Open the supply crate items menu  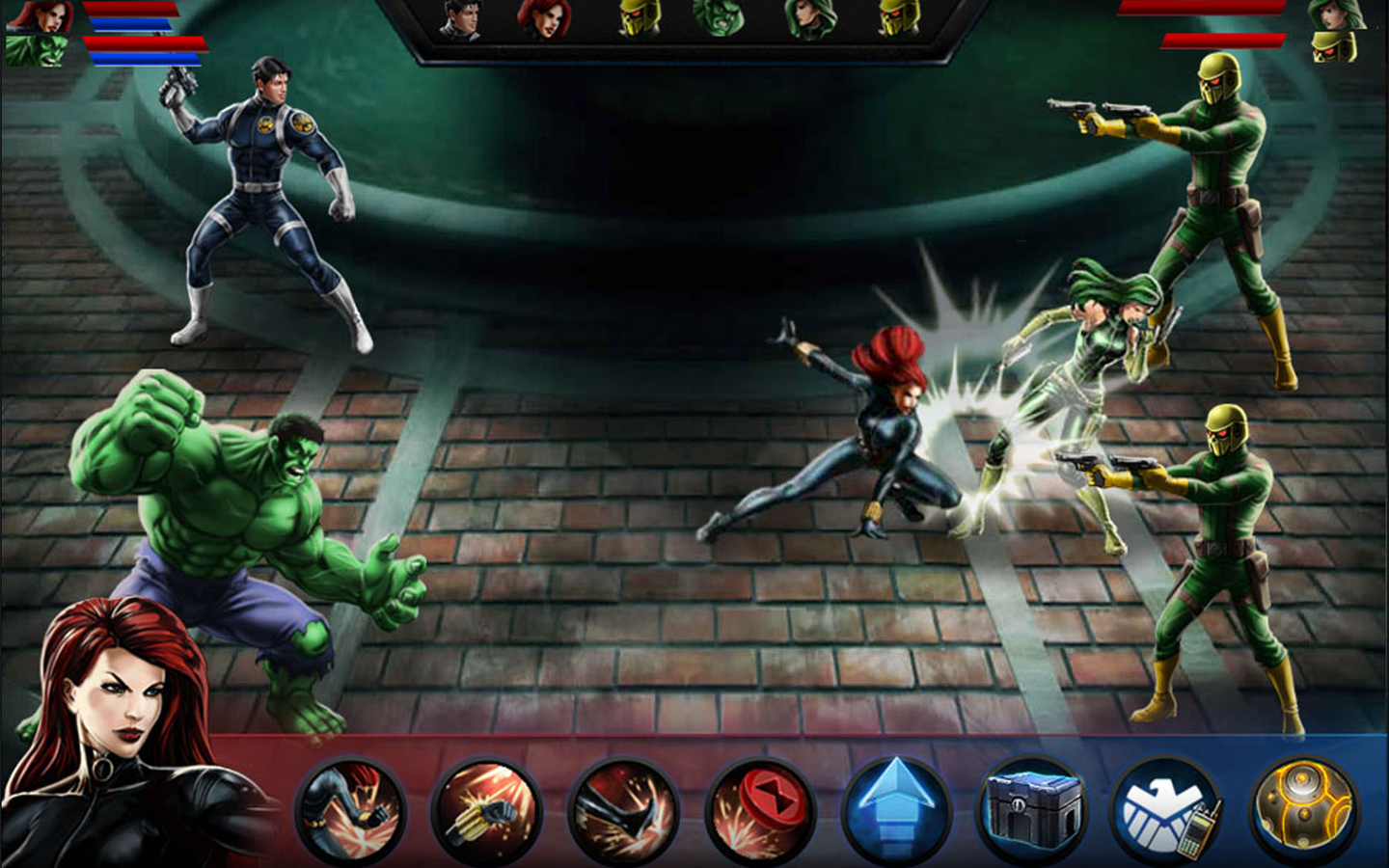tap(1033, 808)
